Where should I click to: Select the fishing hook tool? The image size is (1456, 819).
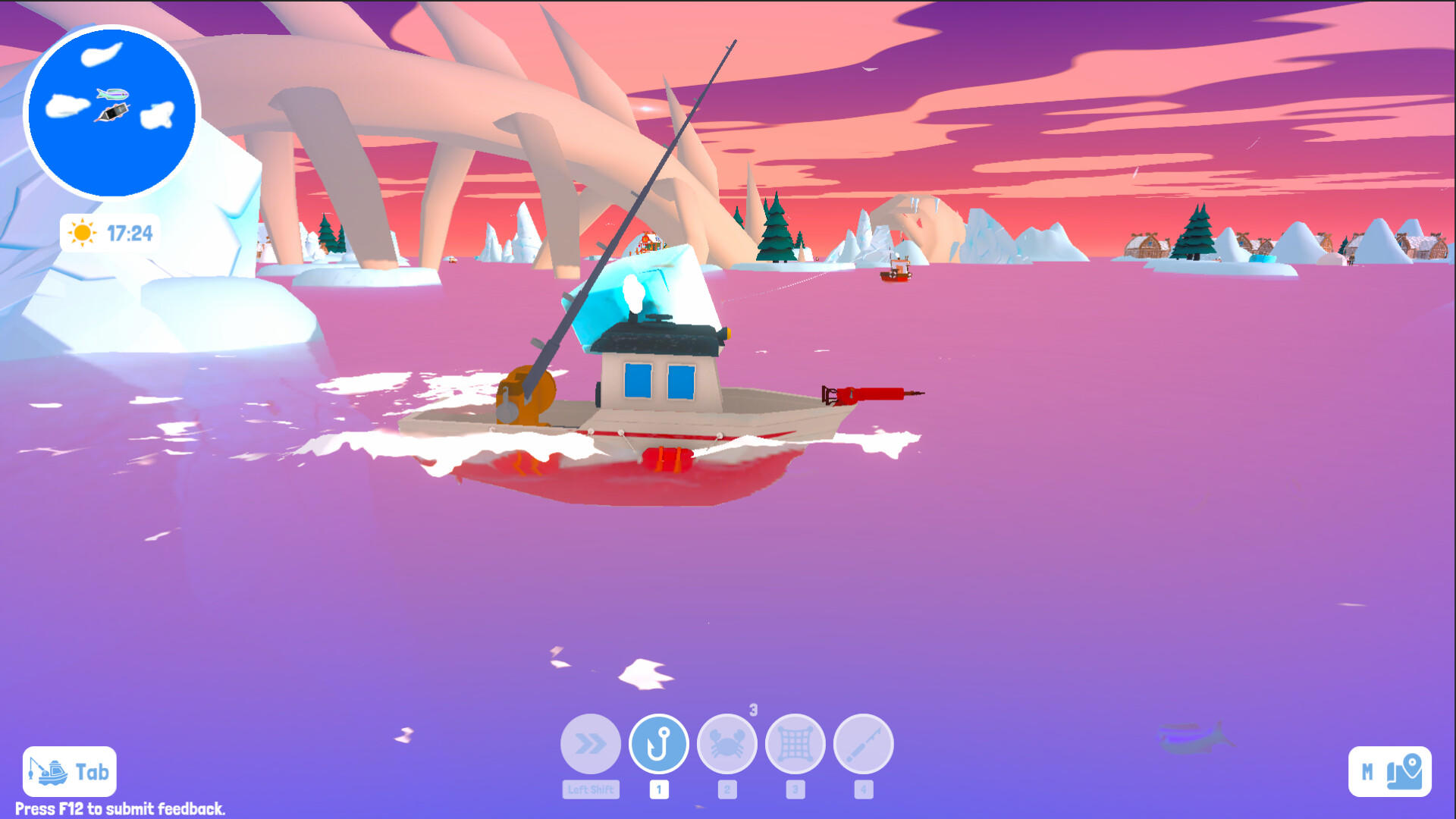click(x=659, y=744)
